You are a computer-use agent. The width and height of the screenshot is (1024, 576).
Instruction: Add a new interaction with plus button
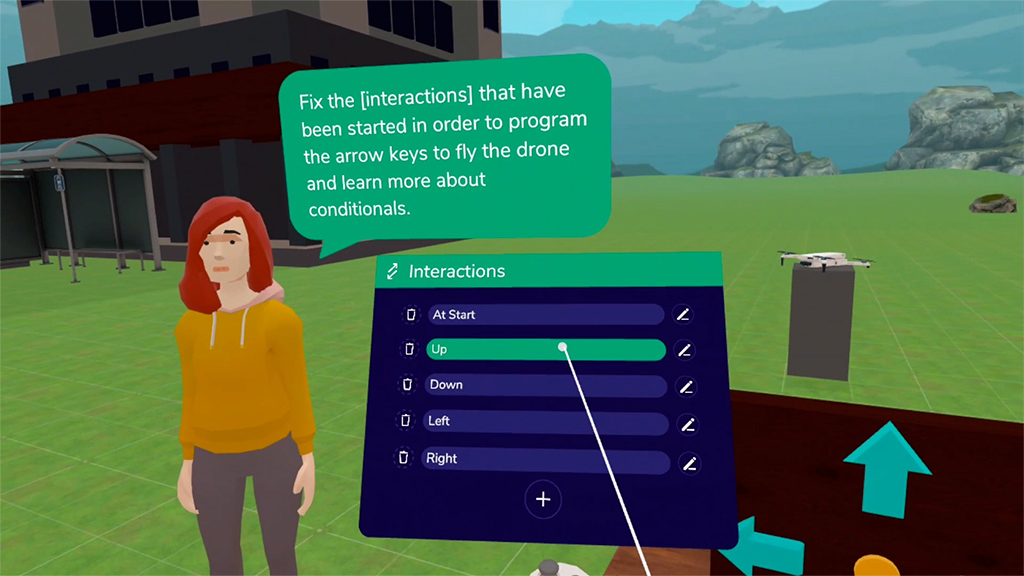[x=543, y=499]
